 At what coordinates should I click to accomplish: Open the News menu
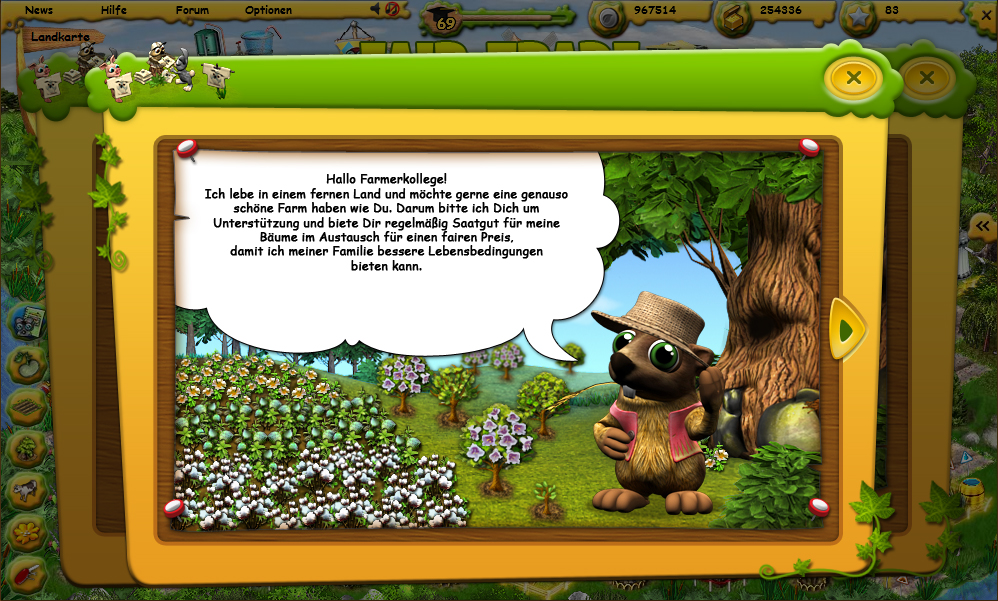click(39, 10)
